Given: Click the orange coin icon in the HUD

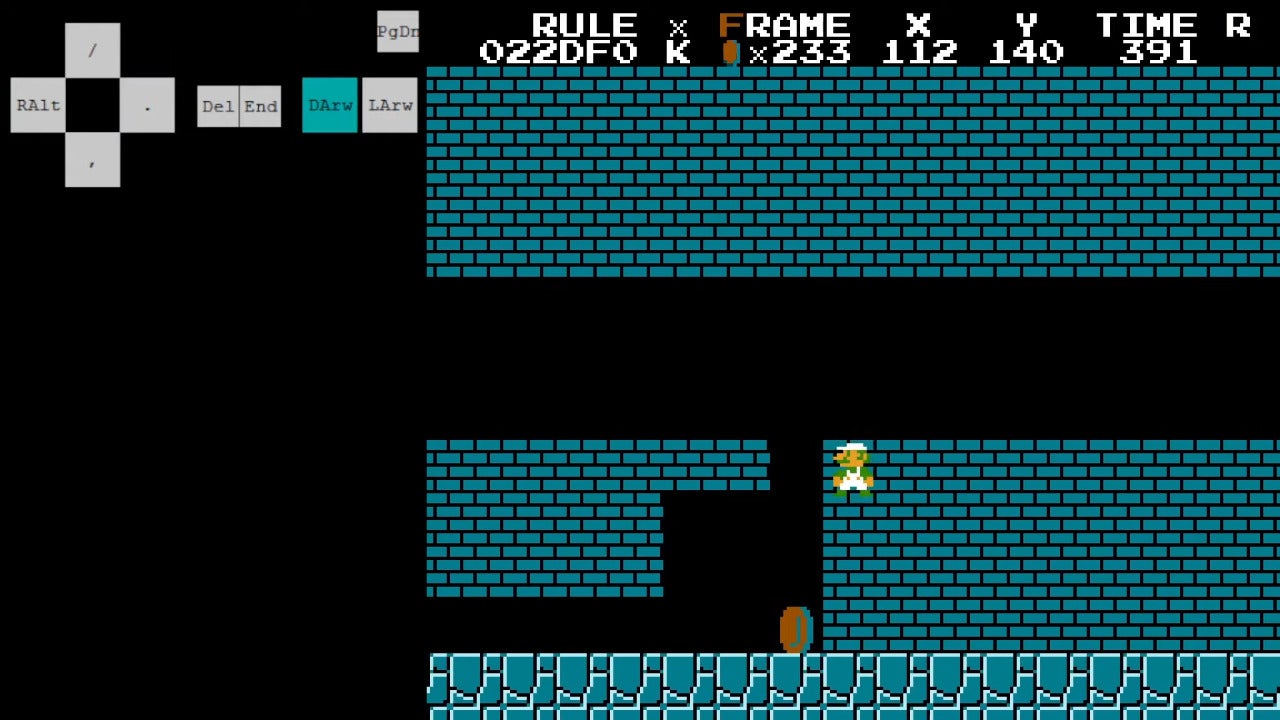Looking at the screenshot, I should click(729, 50).
